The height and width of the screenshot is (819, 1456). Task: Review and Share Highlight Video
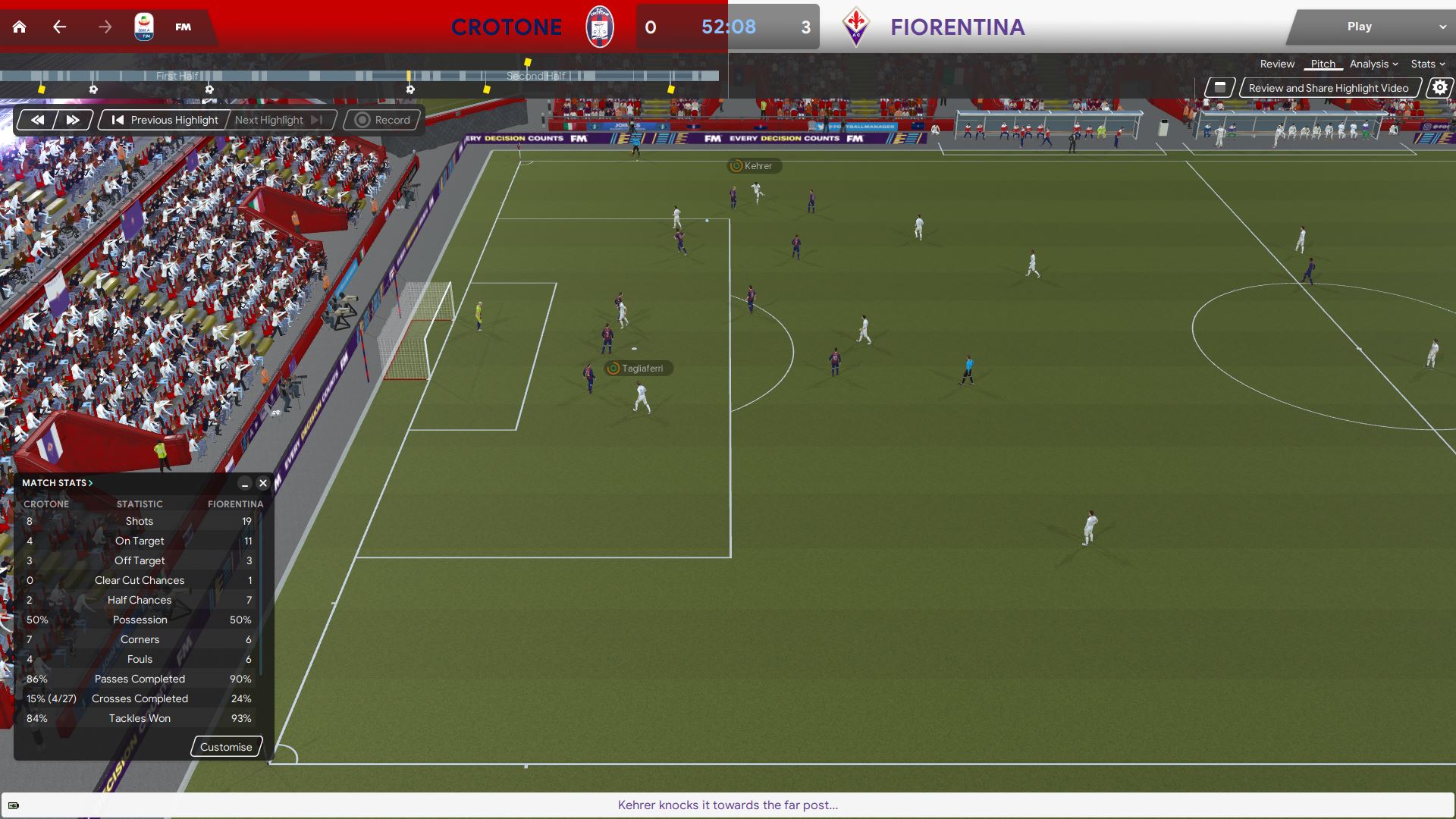pyautogui.click(x=1328, y=88)
